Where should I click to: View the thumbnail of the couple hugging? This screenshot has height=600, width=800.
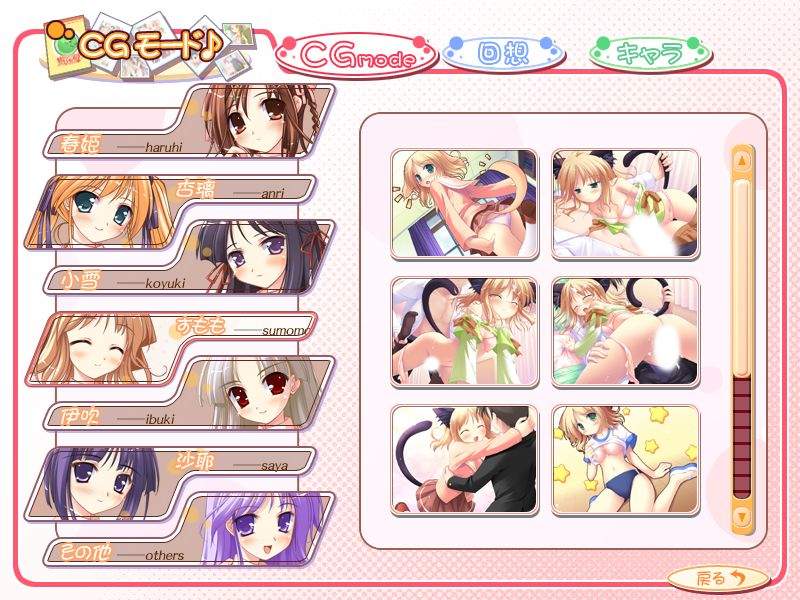pos(464,459)
